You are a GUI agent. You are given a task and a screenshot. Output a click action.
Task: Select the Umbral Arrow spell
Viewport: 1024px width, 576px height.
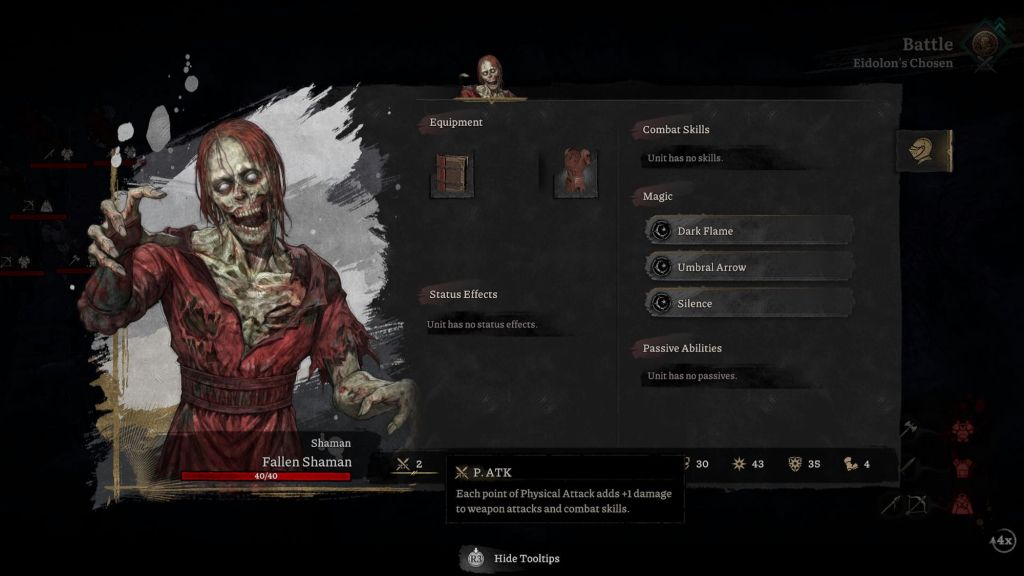749,267
